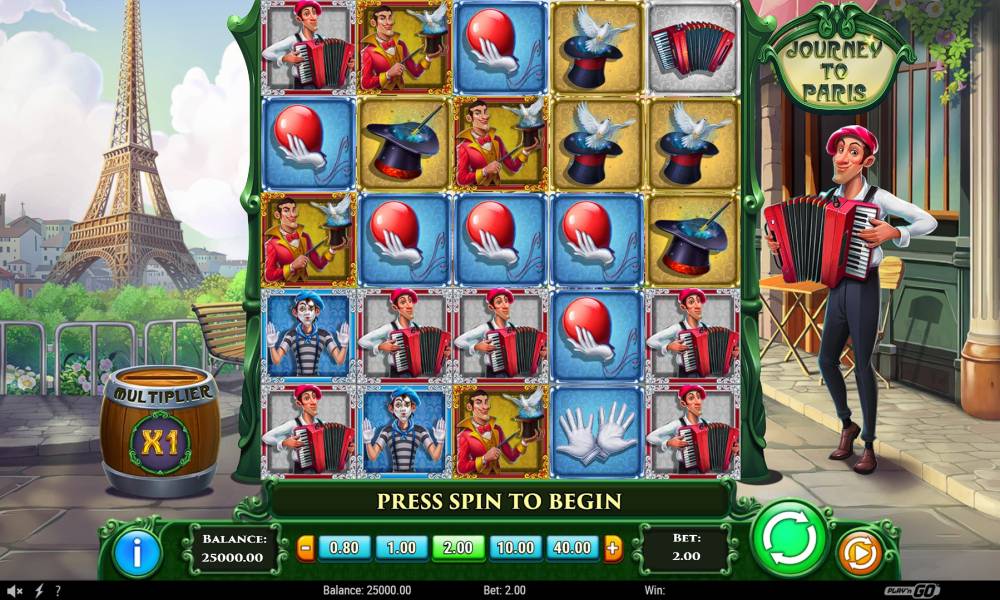Spin the reels with the green button
The width and height of the screenshot is (1000, 600).
(x=791, y=539)
